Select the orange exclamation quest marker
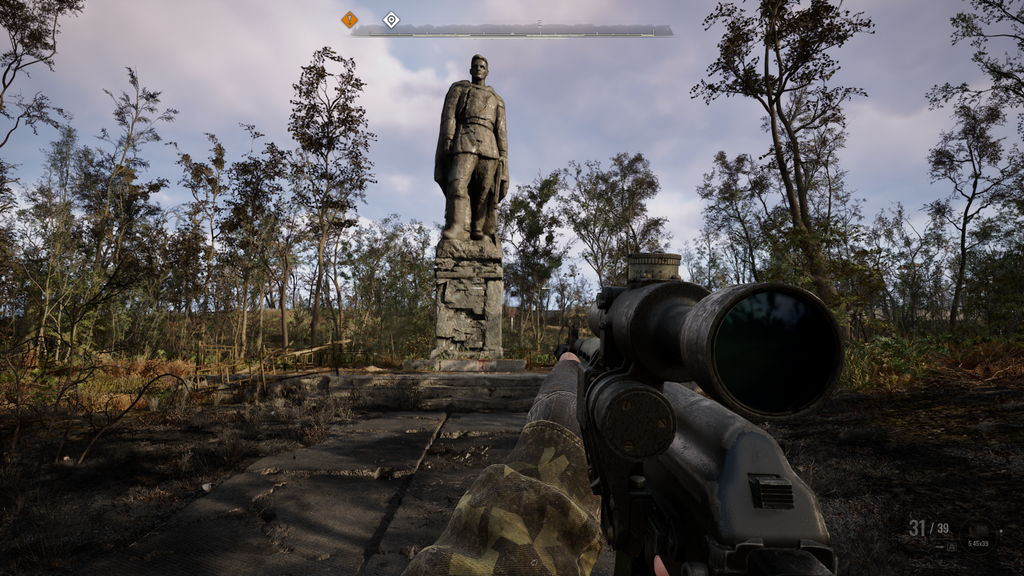 [x=349, y=19]
